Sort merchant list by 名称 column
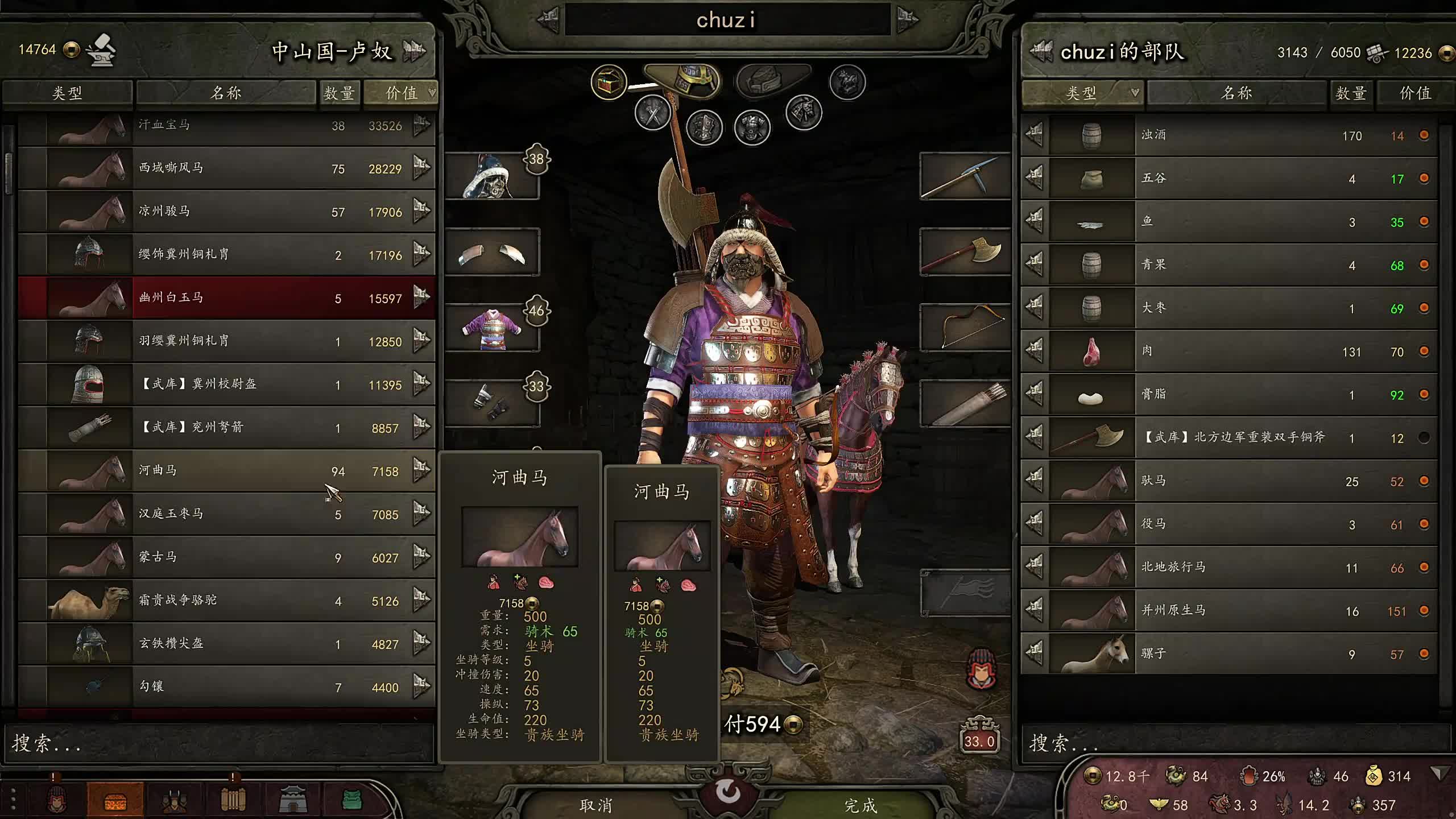 coord(226,93)
